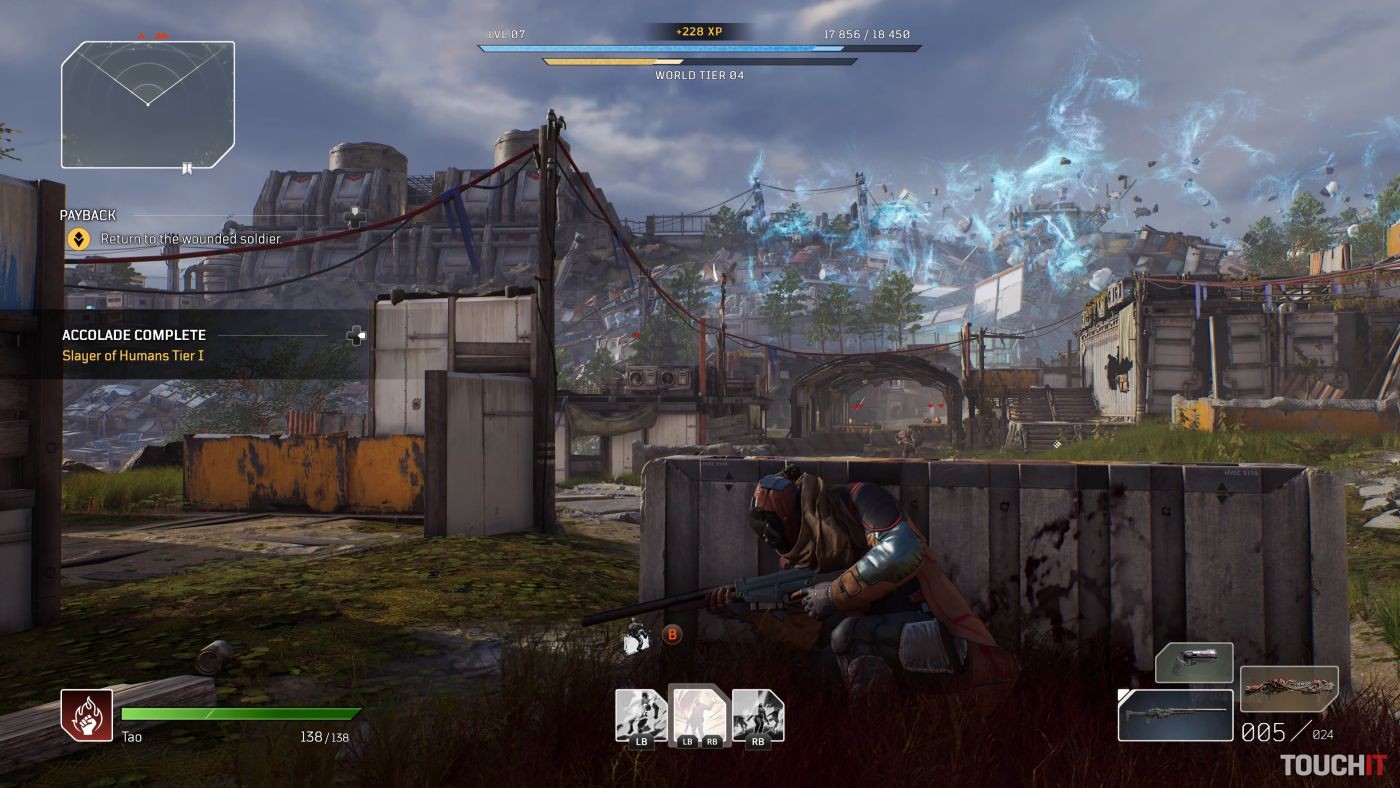Image resolution: width=1400 pixels, height=788 pixels.
Task: View the Slayer of Humans accolade notification
Action: point(134,355)
